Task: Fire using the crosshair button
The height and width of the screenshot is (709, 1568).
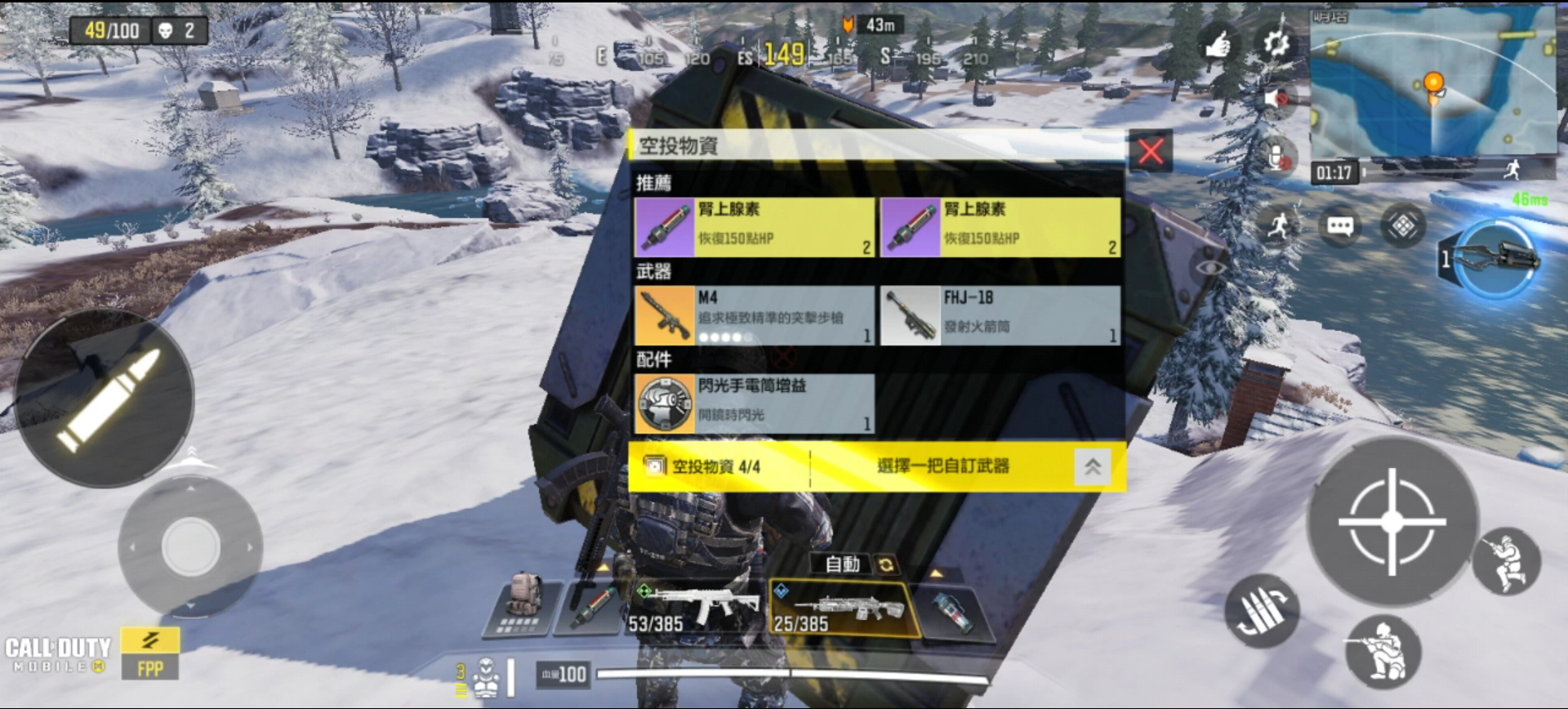Action: pyautogui.click(x=1392, y=520)
